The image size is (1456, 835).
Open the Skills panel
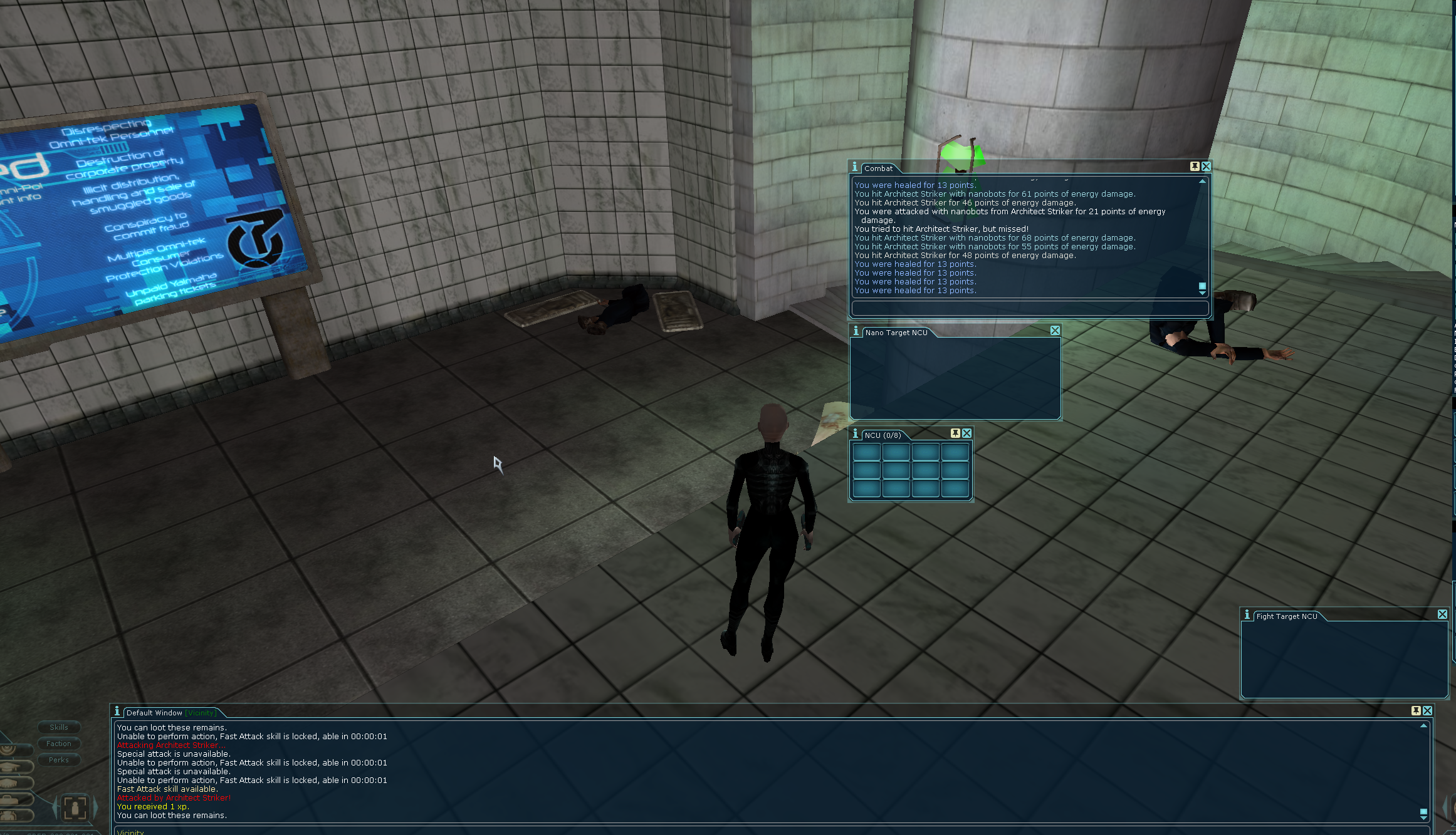click(x=59, y=727)
